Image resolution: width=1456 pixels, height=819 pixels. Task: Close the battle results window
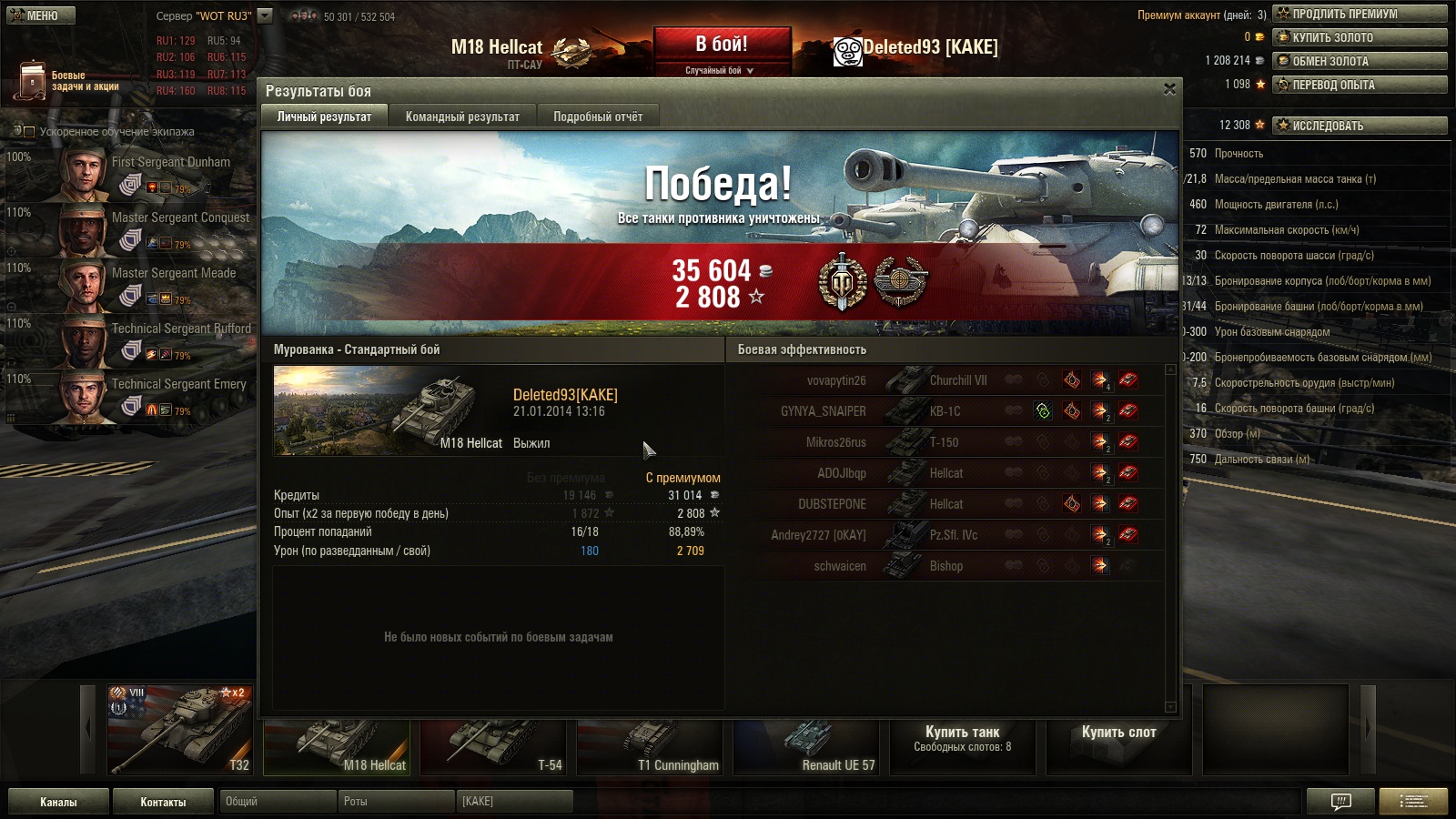(x=1169, y=89)
